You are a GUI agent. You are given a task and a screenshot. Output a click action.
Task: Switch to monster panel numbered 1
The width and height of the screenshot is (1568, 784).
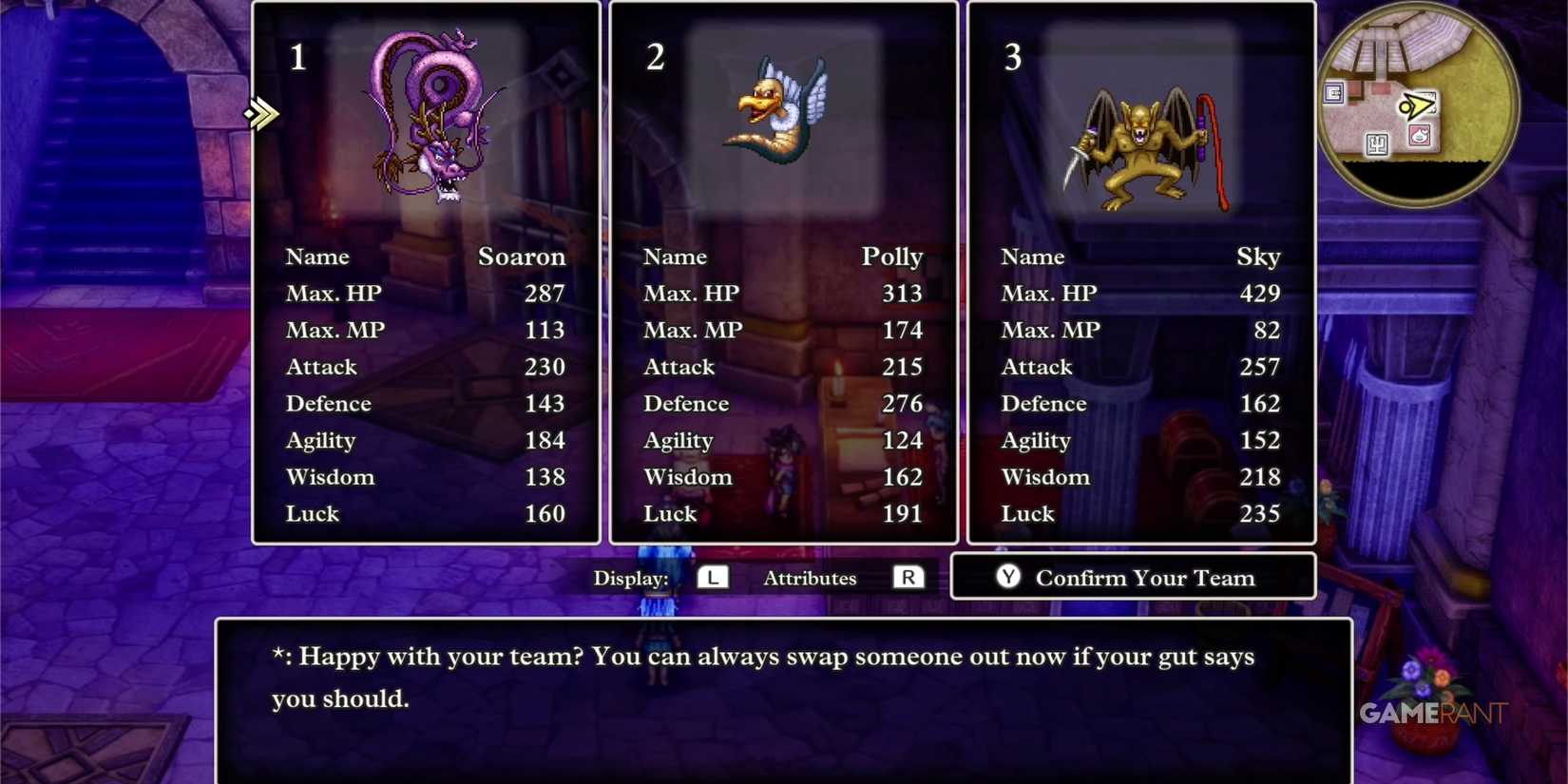click(x=297, y=59)
